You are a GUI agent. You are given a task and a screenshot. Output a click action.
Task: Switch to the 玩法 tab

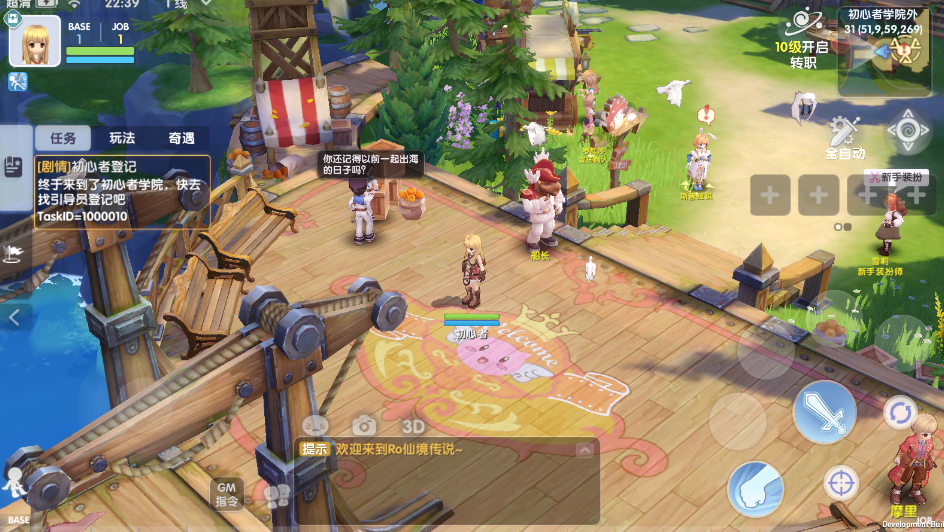[x=122, y=139]
